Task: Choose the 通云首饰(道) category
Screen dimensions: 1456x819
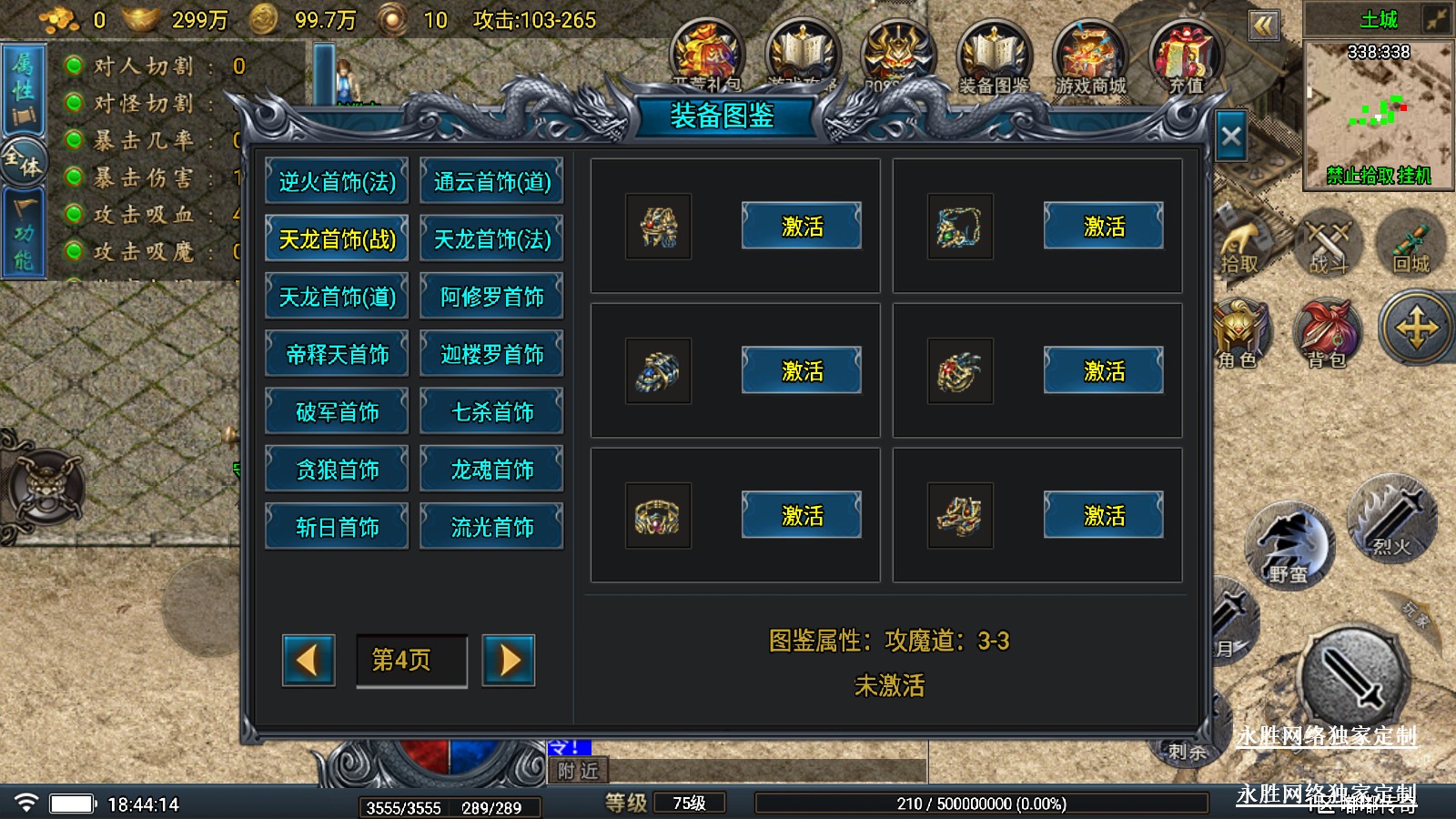Action: click(491, 182)
